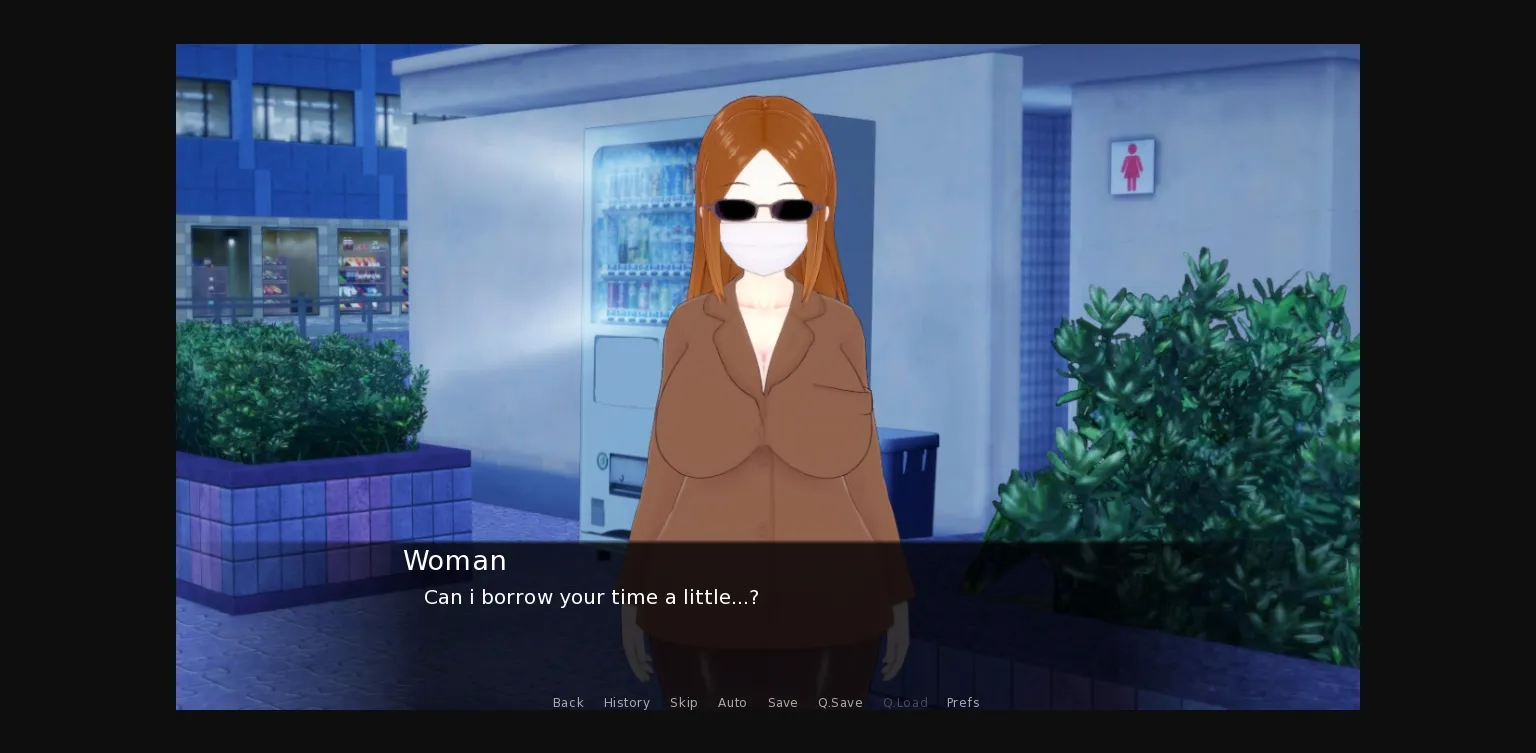Click the woman's face mask
1536x753 pixels.
(762, 245)
